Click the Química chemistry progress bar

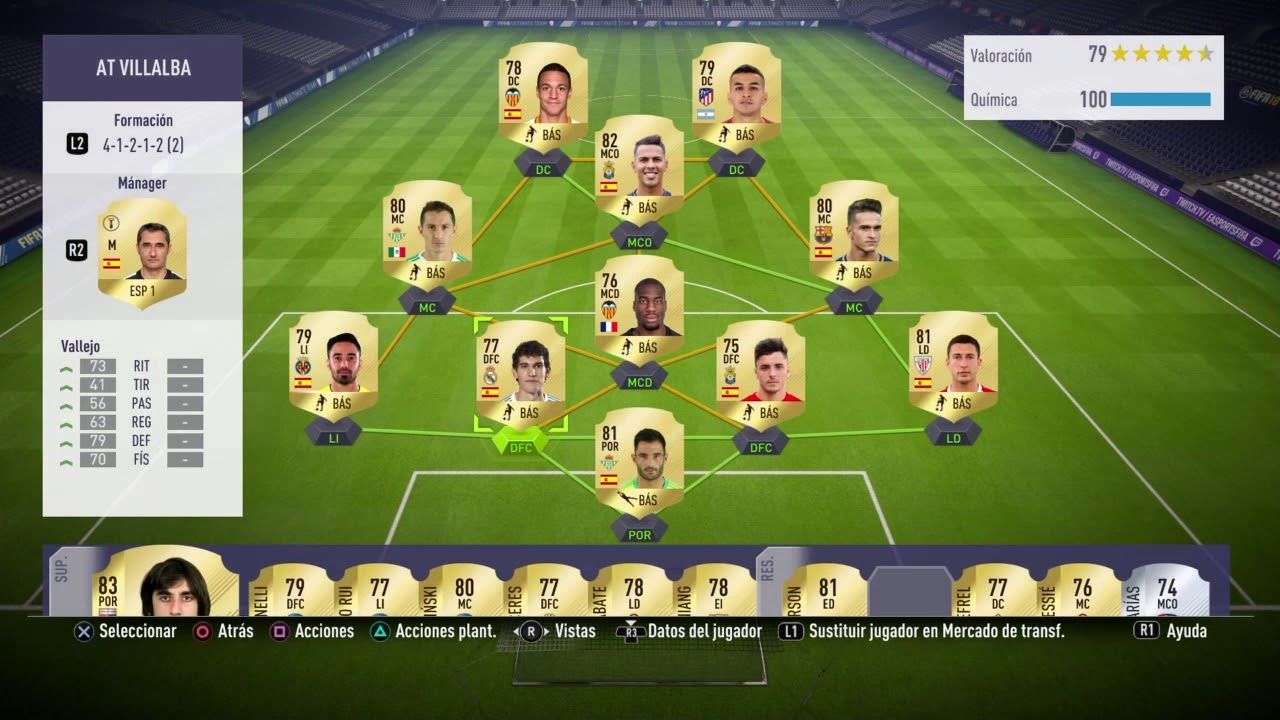1160,100
